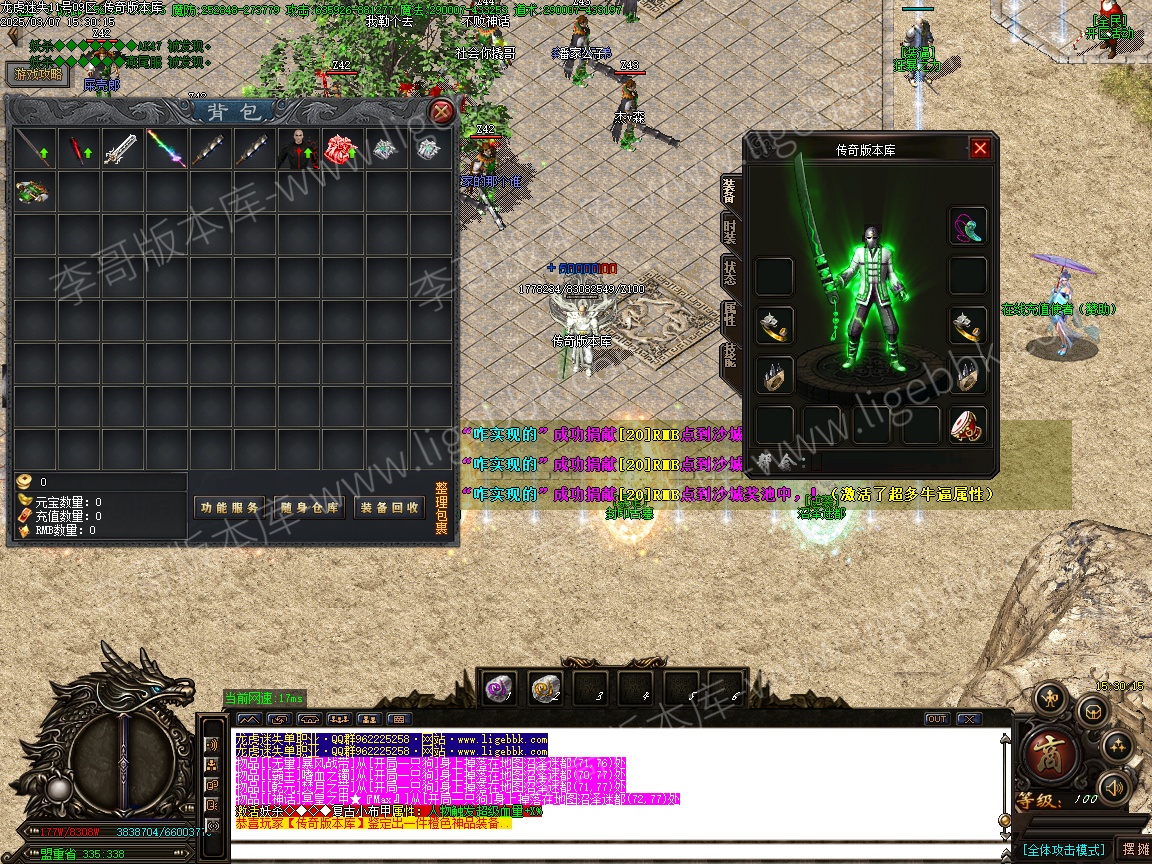Select the red gift box item
Image resolution: width=1152 pixels, height=864 pixels.
[342, 149]
